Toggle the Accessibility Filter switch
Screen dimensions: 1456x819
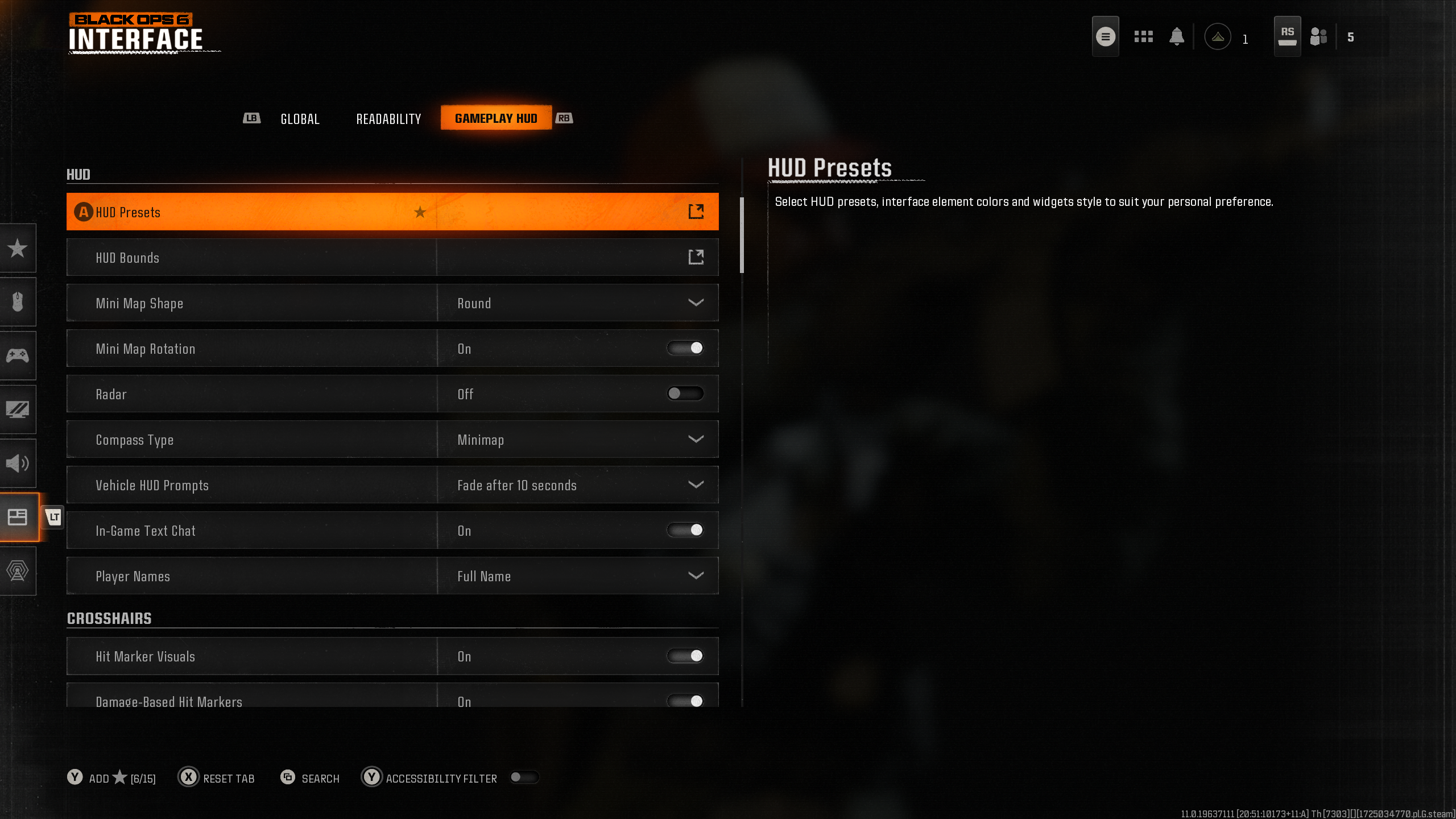pyautogui.click(x=524, y=777)
